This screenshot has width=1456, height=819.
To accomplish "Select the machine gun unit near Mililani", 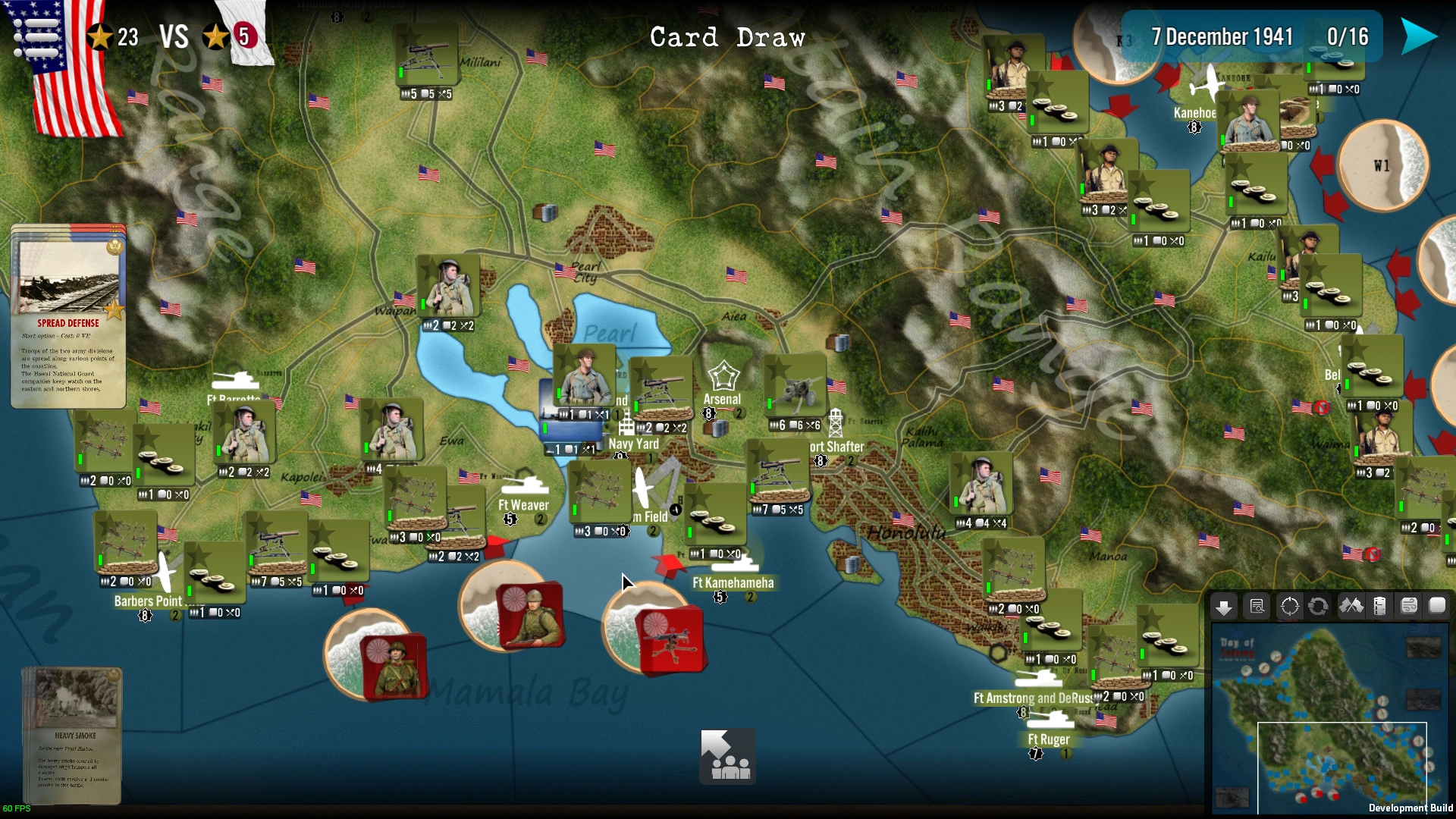I will 426,55.
